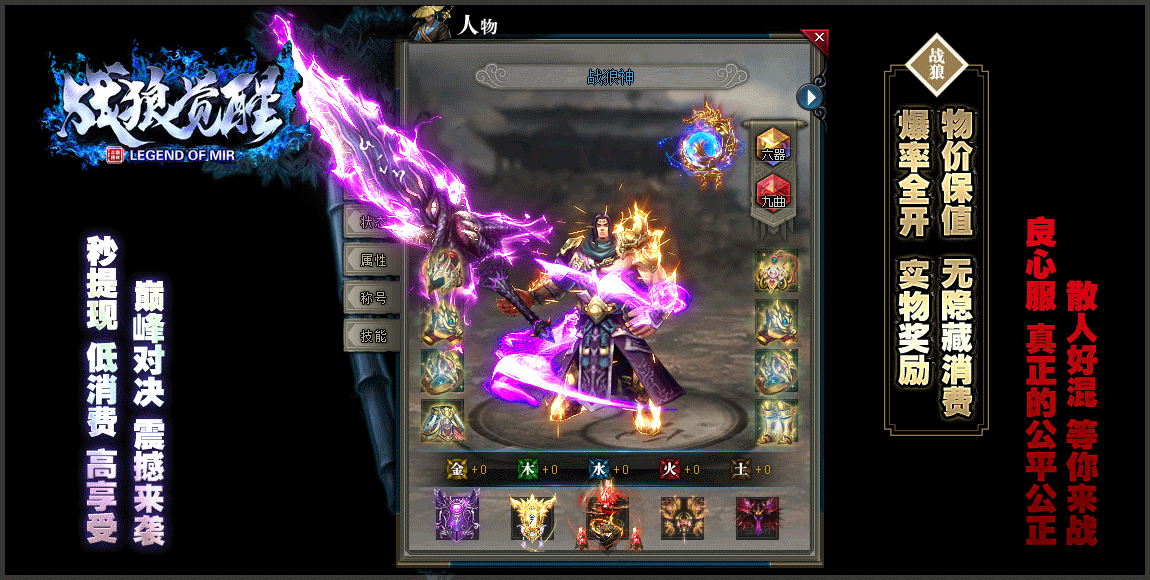Click the 金 metal element icon
Image resolution: width=1150 pixels, height=580 pixels.
pos(457,469)
